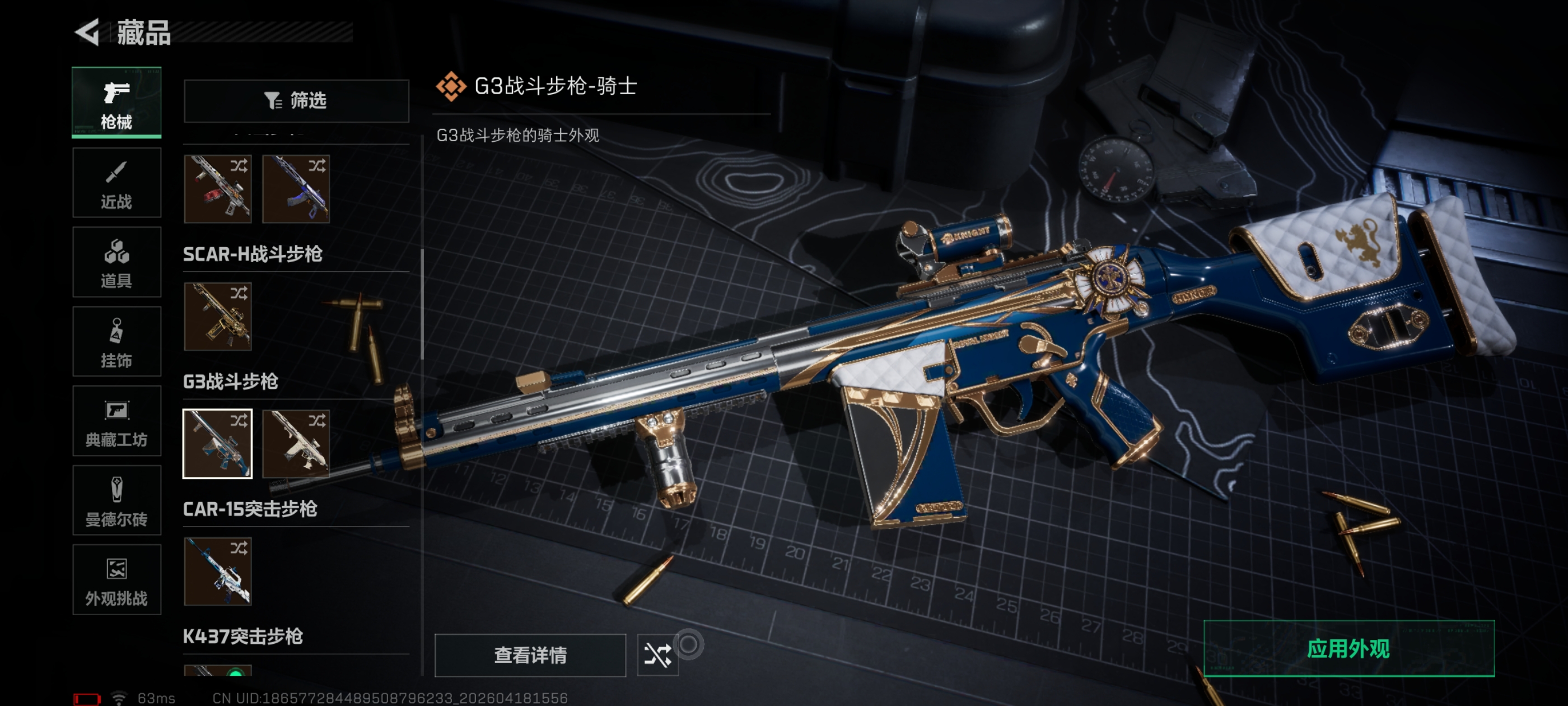This screenshot has height=706, width=1568.
Task: Open the 近战 melee category
Action: 116,182
